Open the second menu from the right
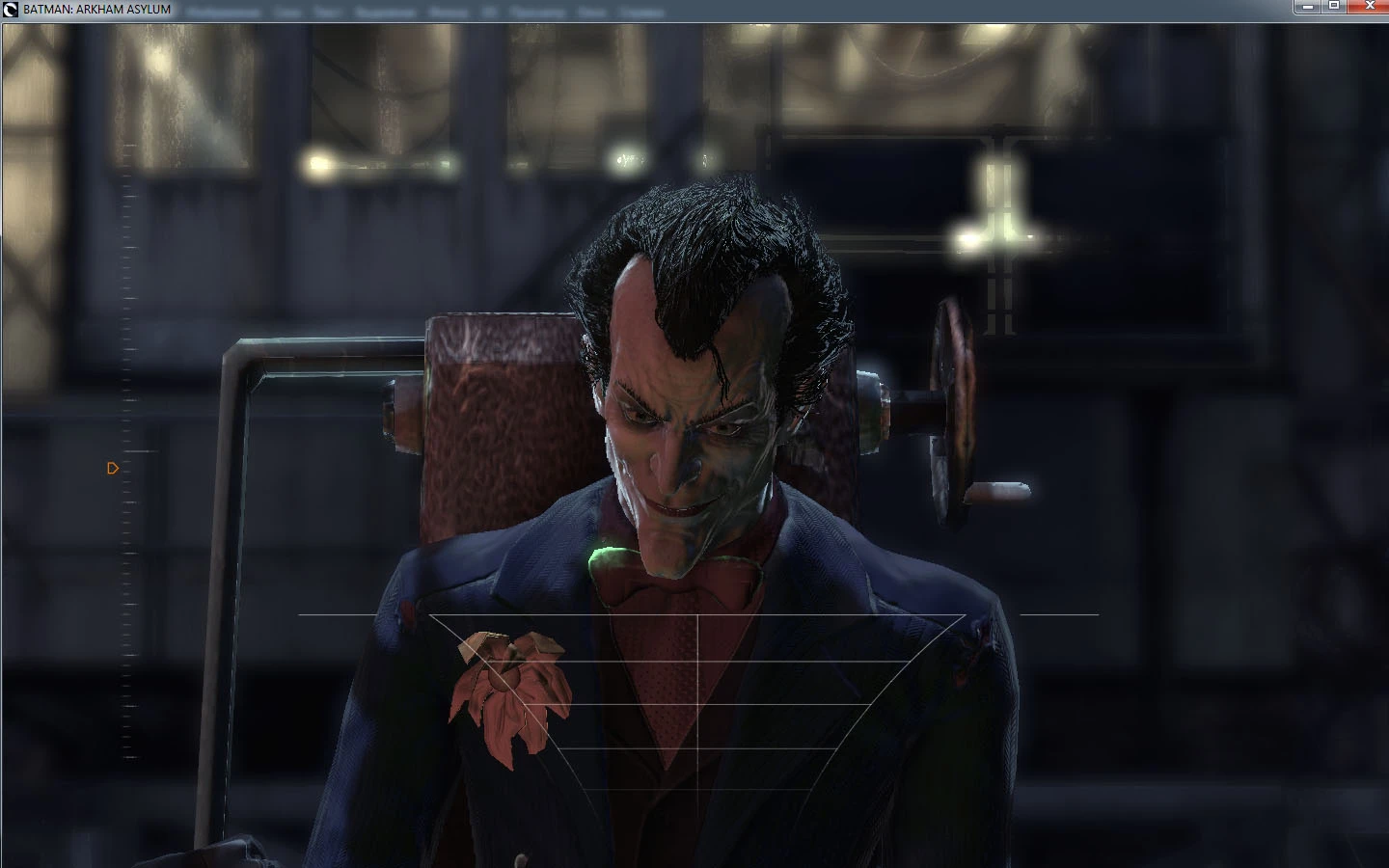This screenshot has height=868, width=1389. pos(590,11)
